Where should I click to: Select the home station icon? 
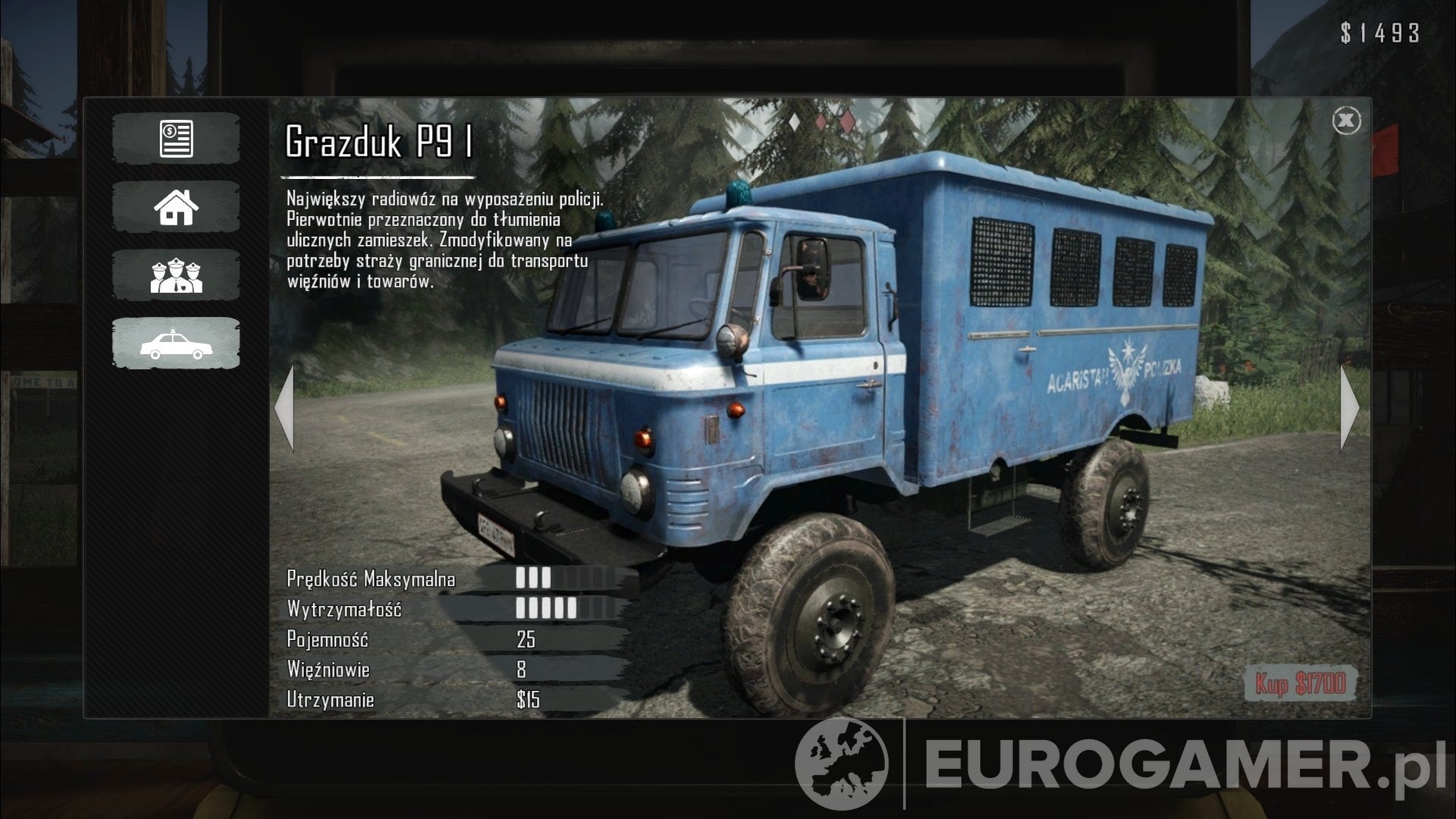175,206
